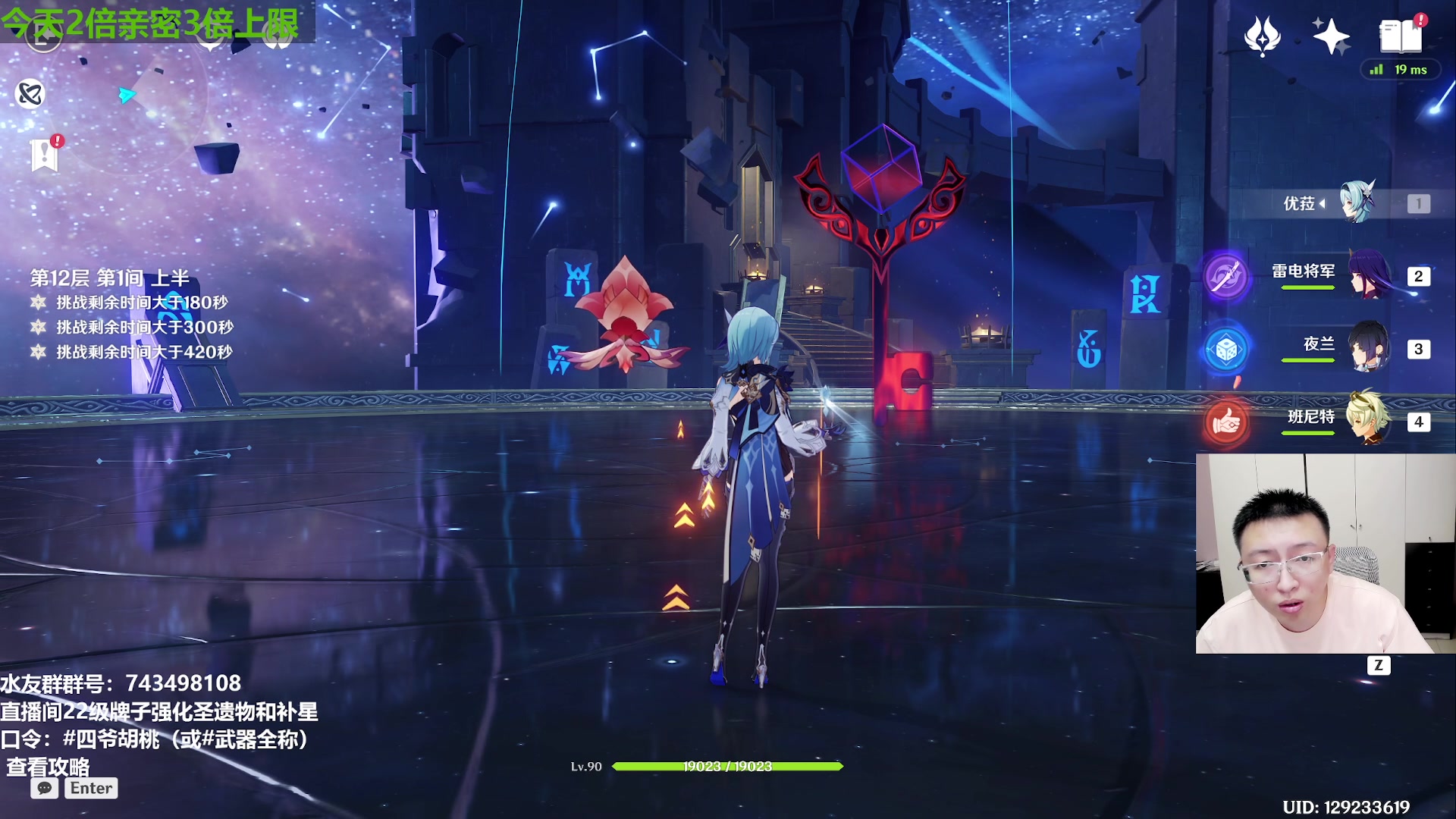Viewport: 1456px width, 819px height.
Task: Click the round white icon above the bookmark
Action: pos(30,94)
